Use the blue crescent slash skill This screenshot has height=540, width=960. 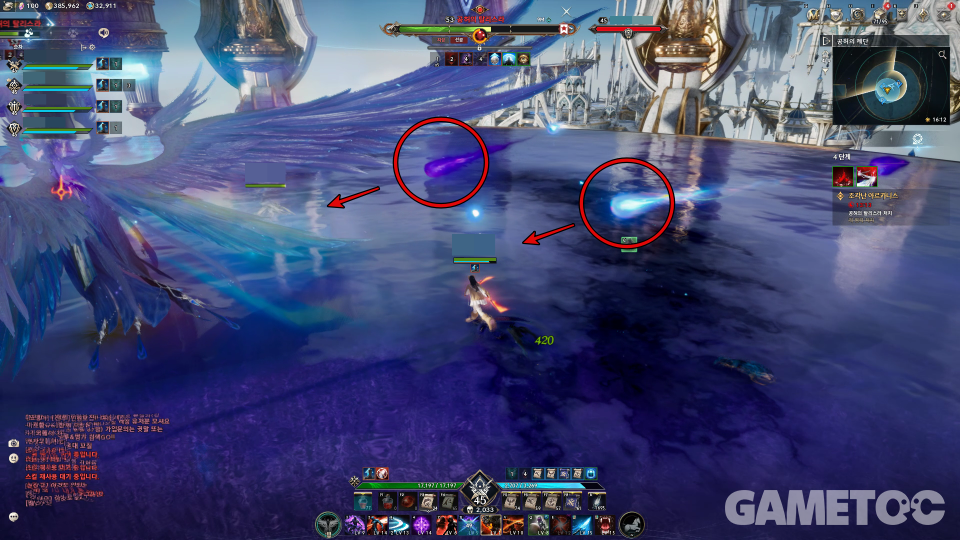point(399,524)
